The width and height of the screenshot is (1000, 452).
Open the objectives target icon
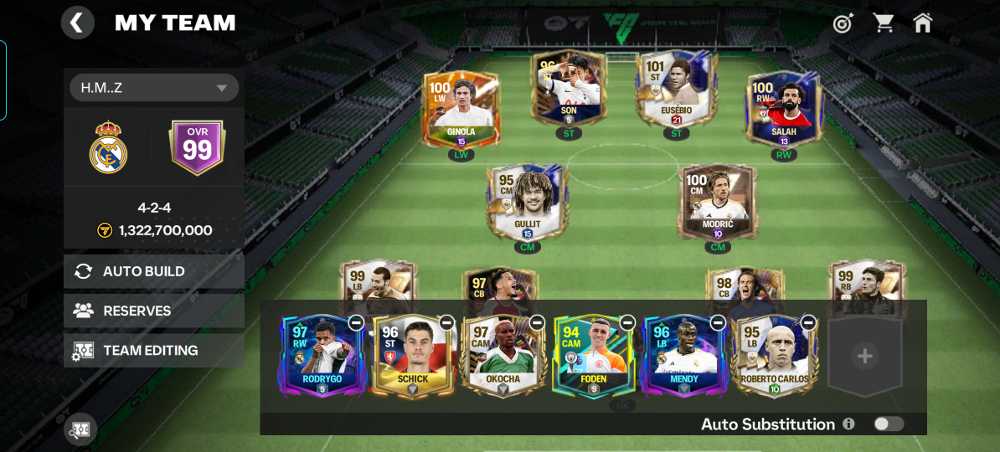(x=844, y=23)
